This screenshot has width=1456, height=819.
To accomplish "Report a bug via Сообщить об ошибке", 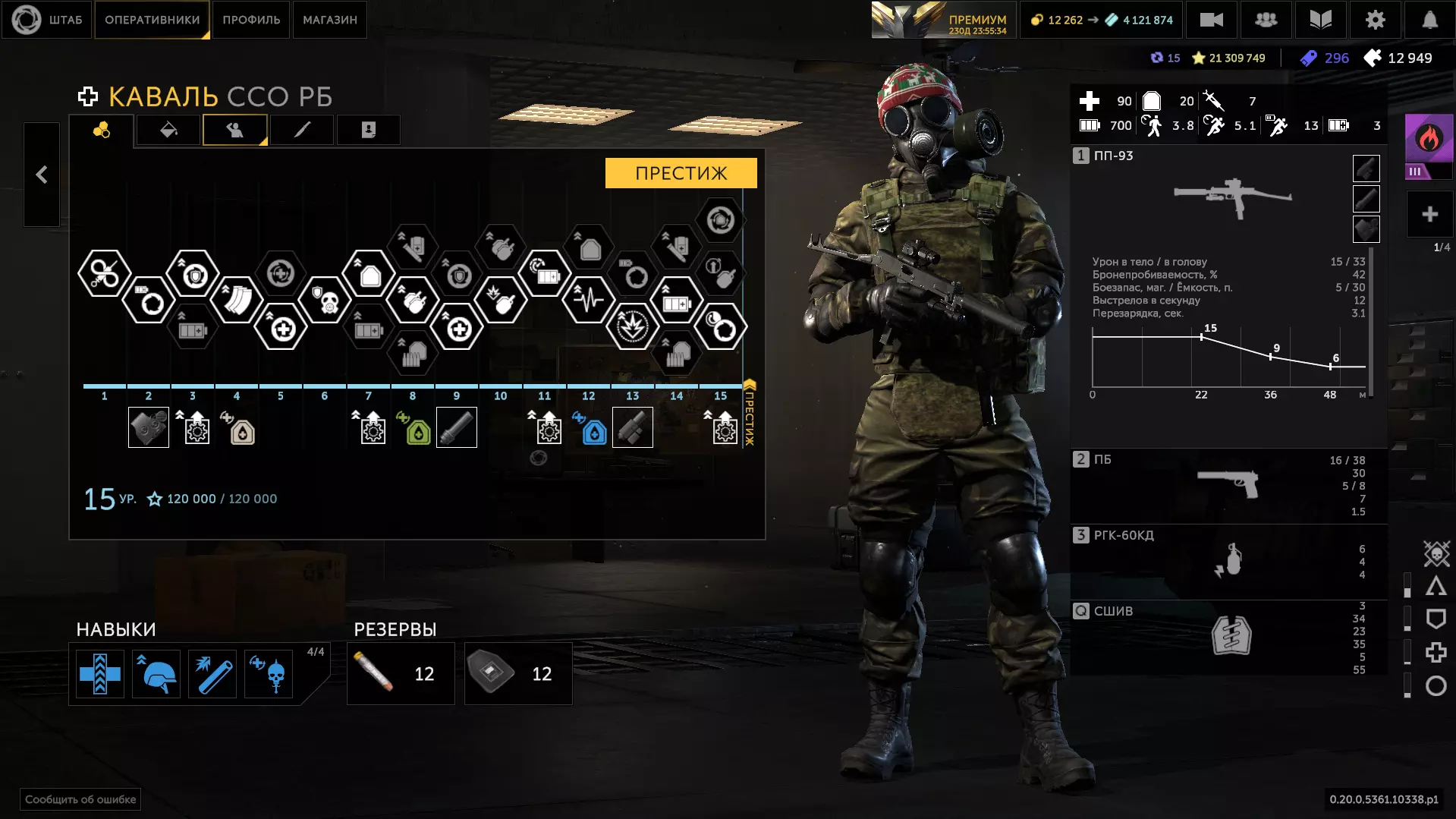I will 80,799.
